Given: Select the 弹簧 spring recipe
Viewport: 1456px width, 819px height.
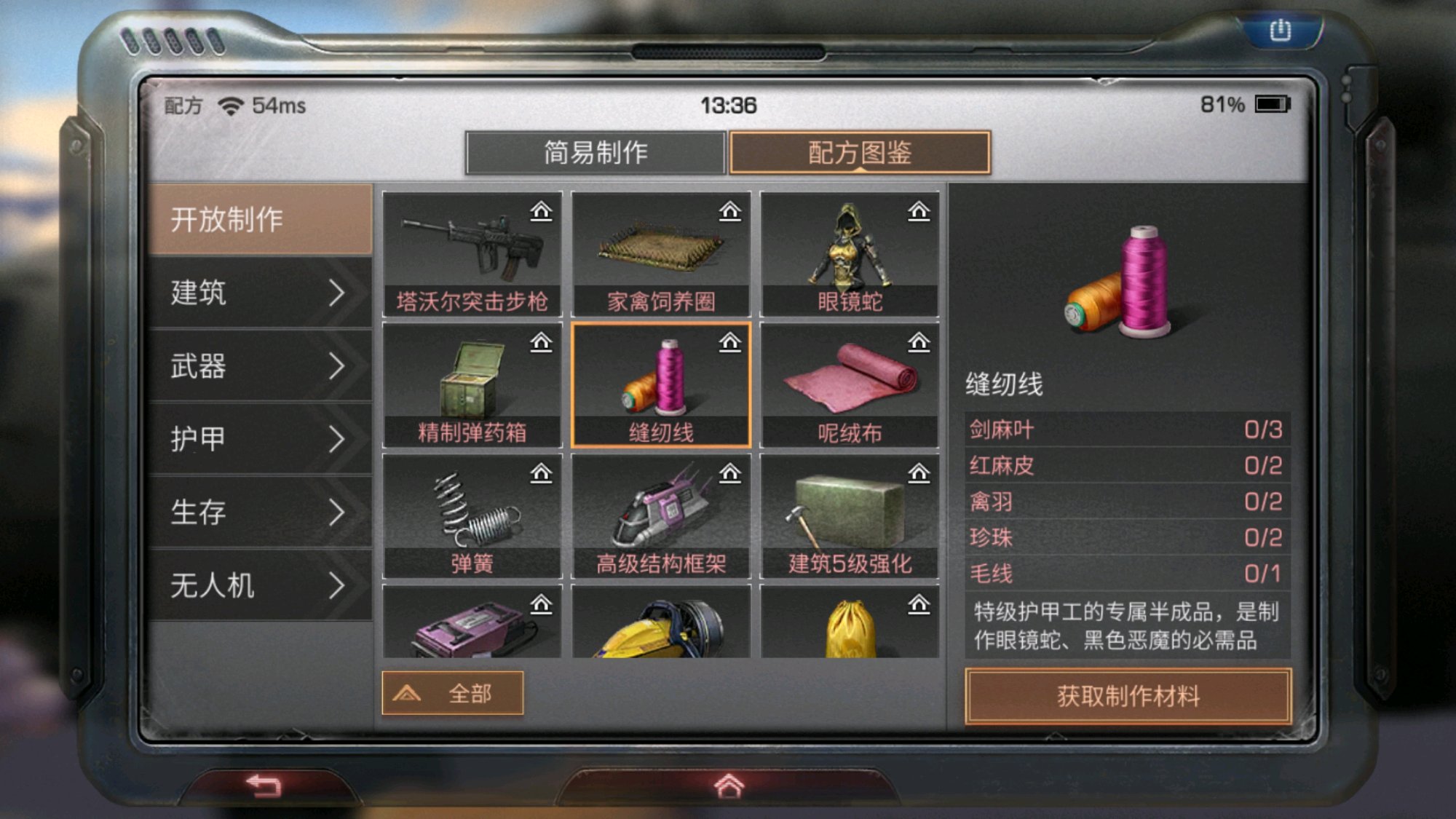Looking at the screenshot, I should (x=470, y=513).
